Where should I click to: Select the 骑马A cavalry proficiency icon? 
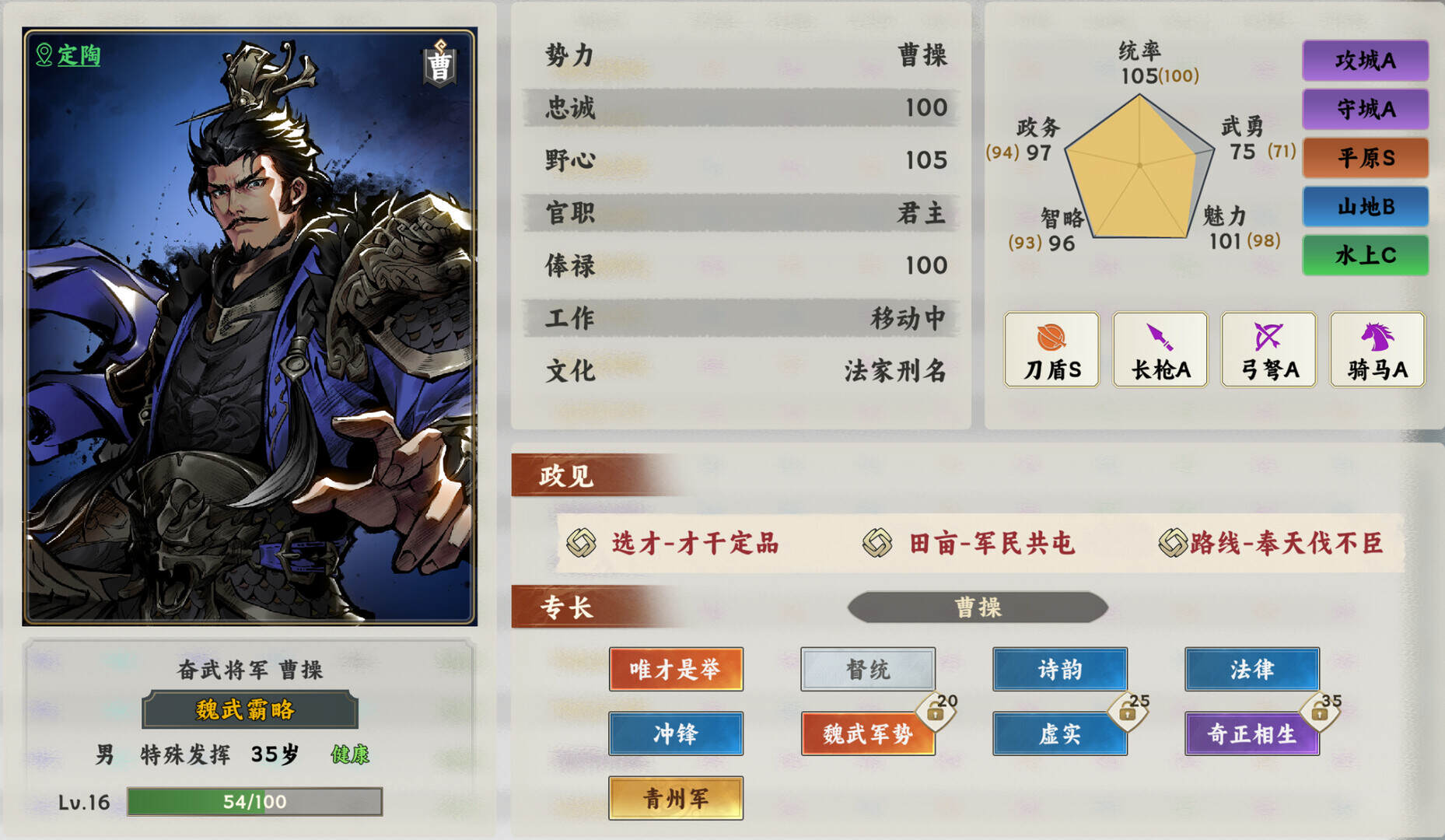point(1377,349)
